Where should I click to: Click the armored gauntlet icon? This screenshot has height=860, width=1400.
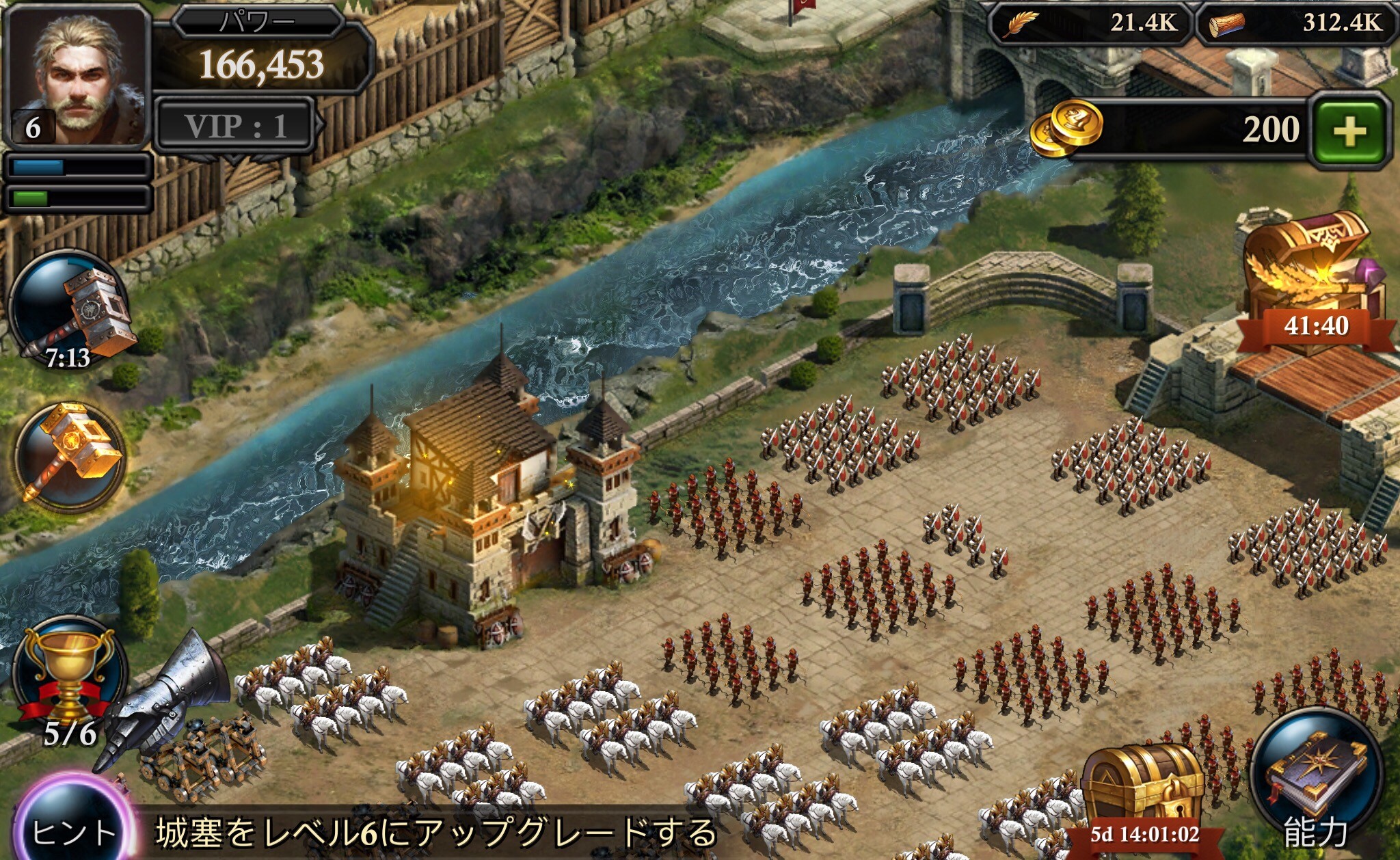point(170,697)
